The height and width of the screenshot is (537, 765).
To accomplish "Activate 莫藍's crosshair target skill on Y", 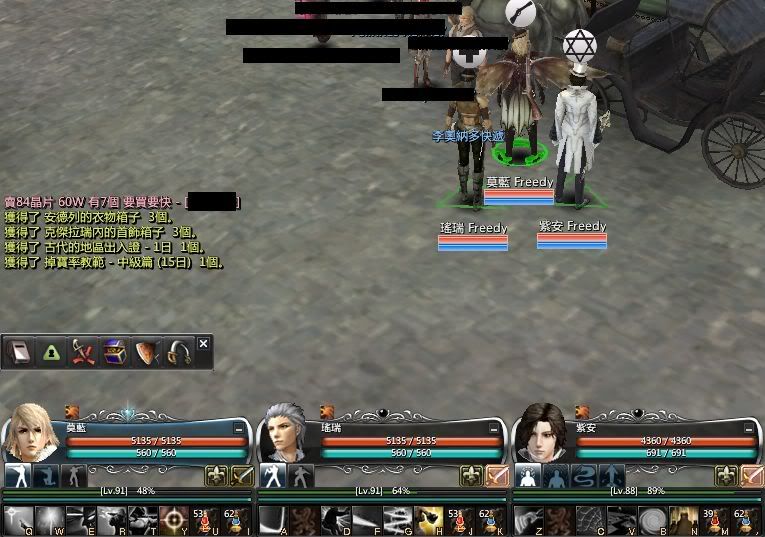I will 174,519.
